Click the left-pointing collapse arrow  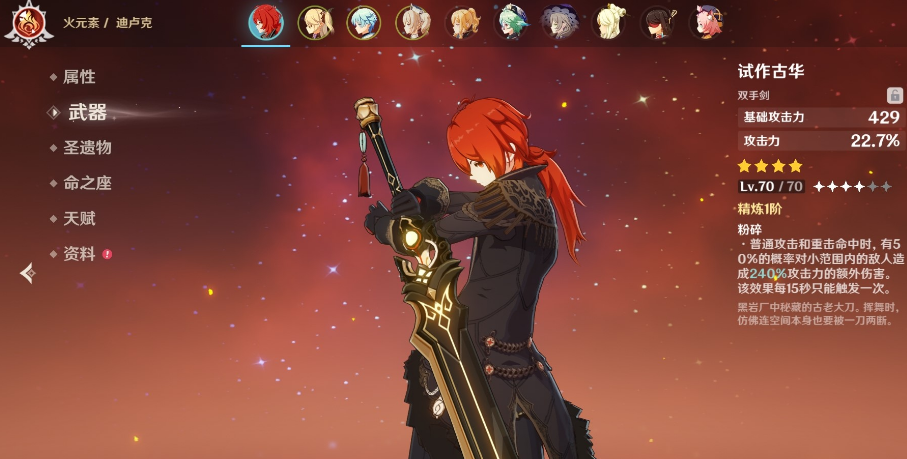coord(28,272)
